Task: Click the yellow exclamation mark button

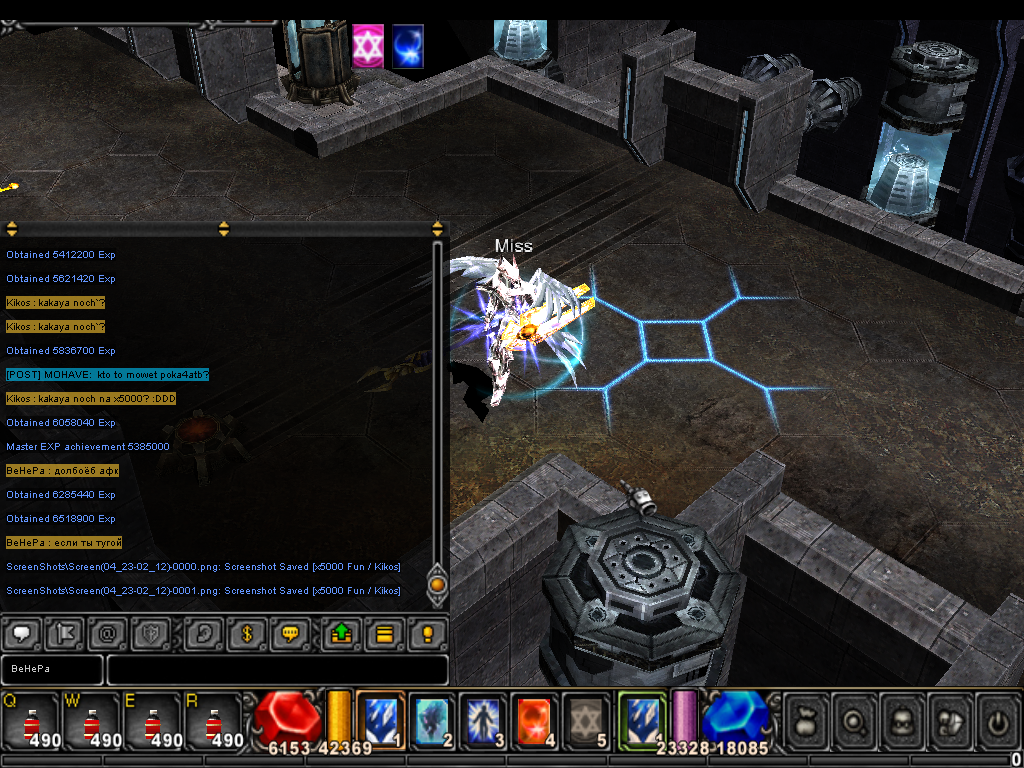Action: pyautogui.click(x=428, y=634)
